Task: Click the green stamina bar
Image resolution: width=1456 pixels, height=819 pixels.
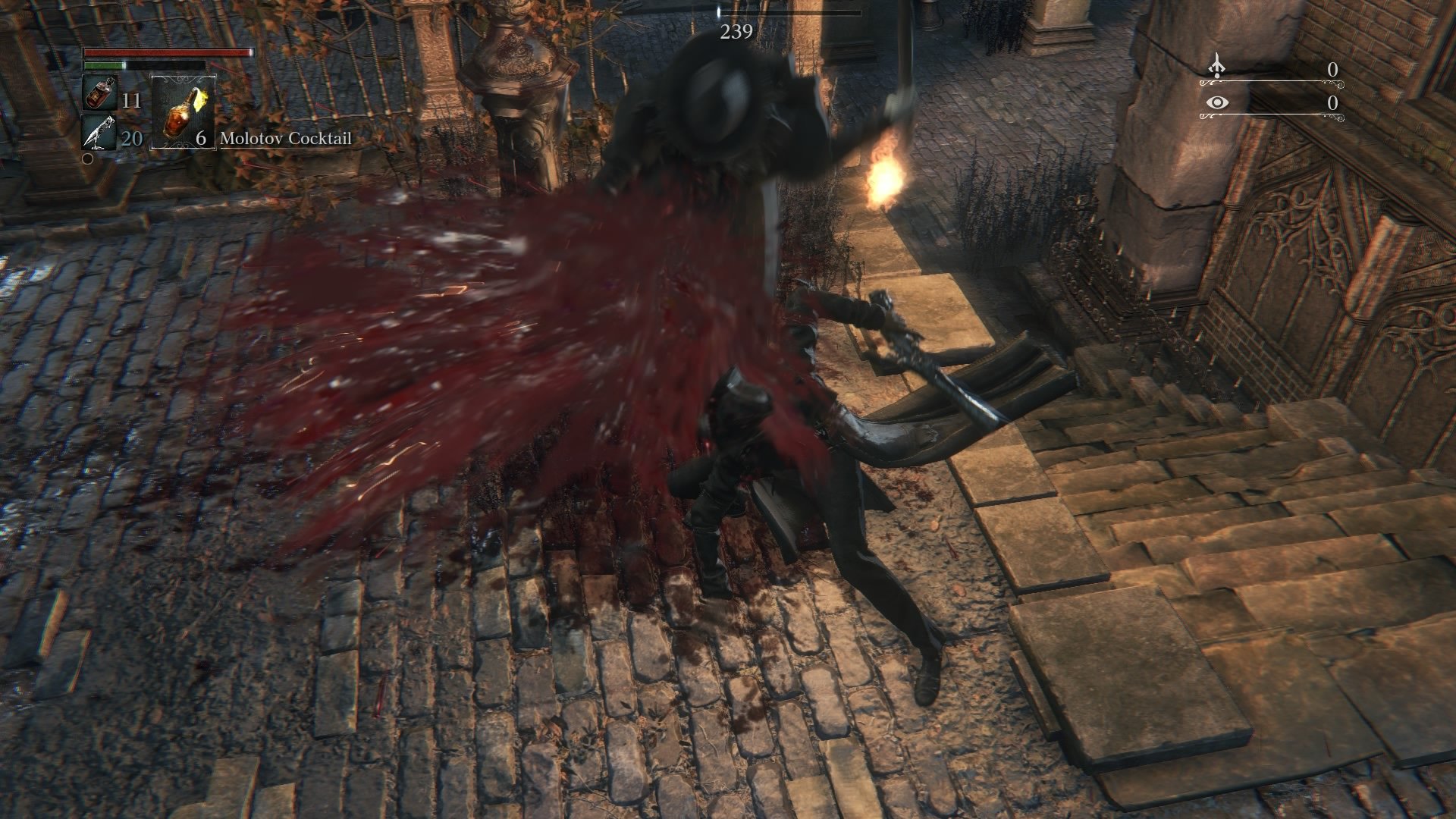Action: [102, 65]
